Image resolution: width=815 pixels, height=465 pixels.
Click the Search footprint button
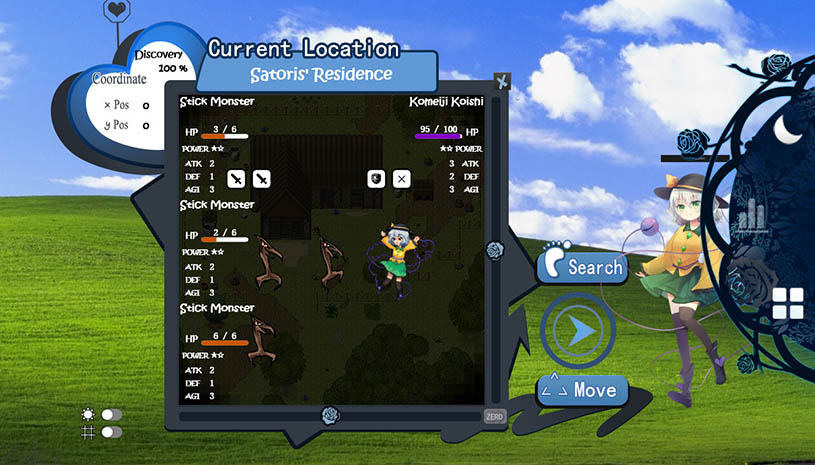583,265
